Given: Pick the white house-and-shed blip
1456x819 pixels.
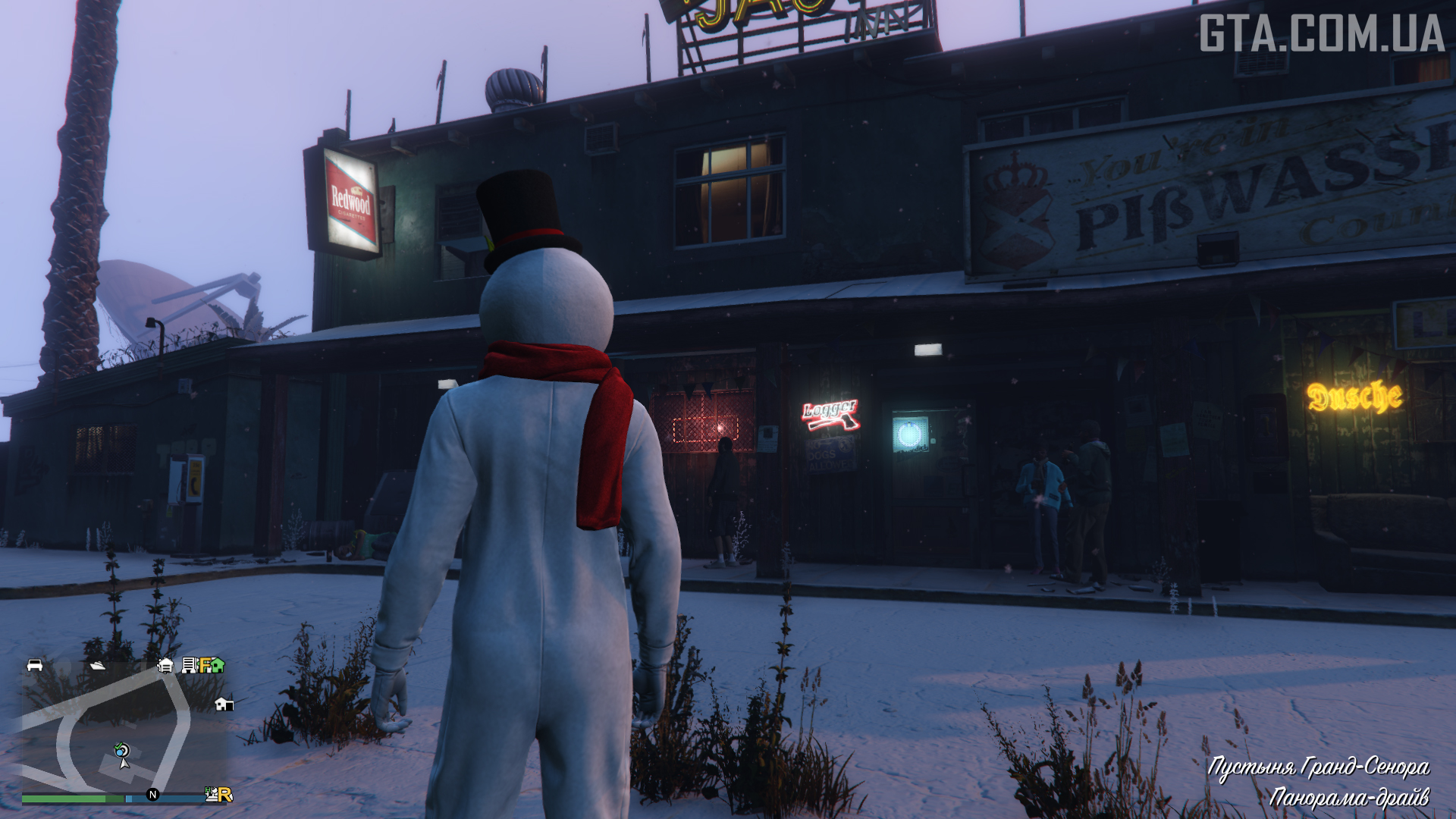Looking at the screenshot, I should point(224,704).
